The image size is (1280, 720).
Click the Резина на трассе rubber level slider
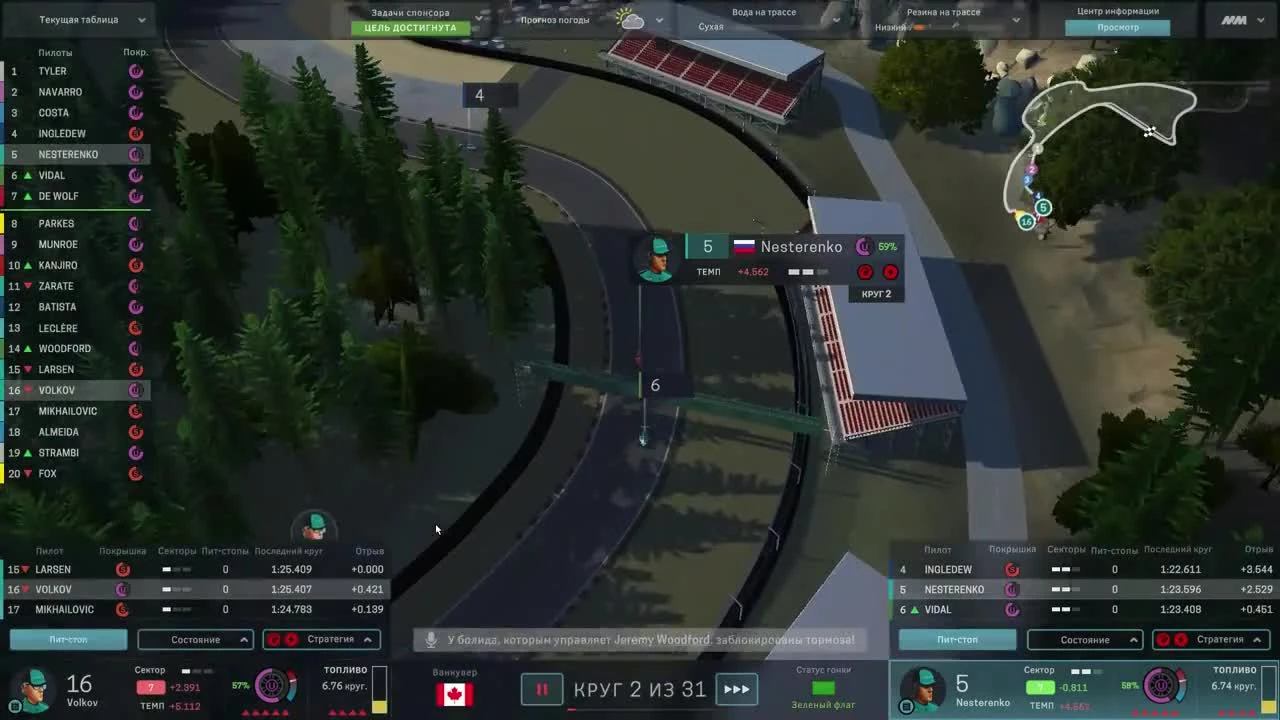pos(920,28)
